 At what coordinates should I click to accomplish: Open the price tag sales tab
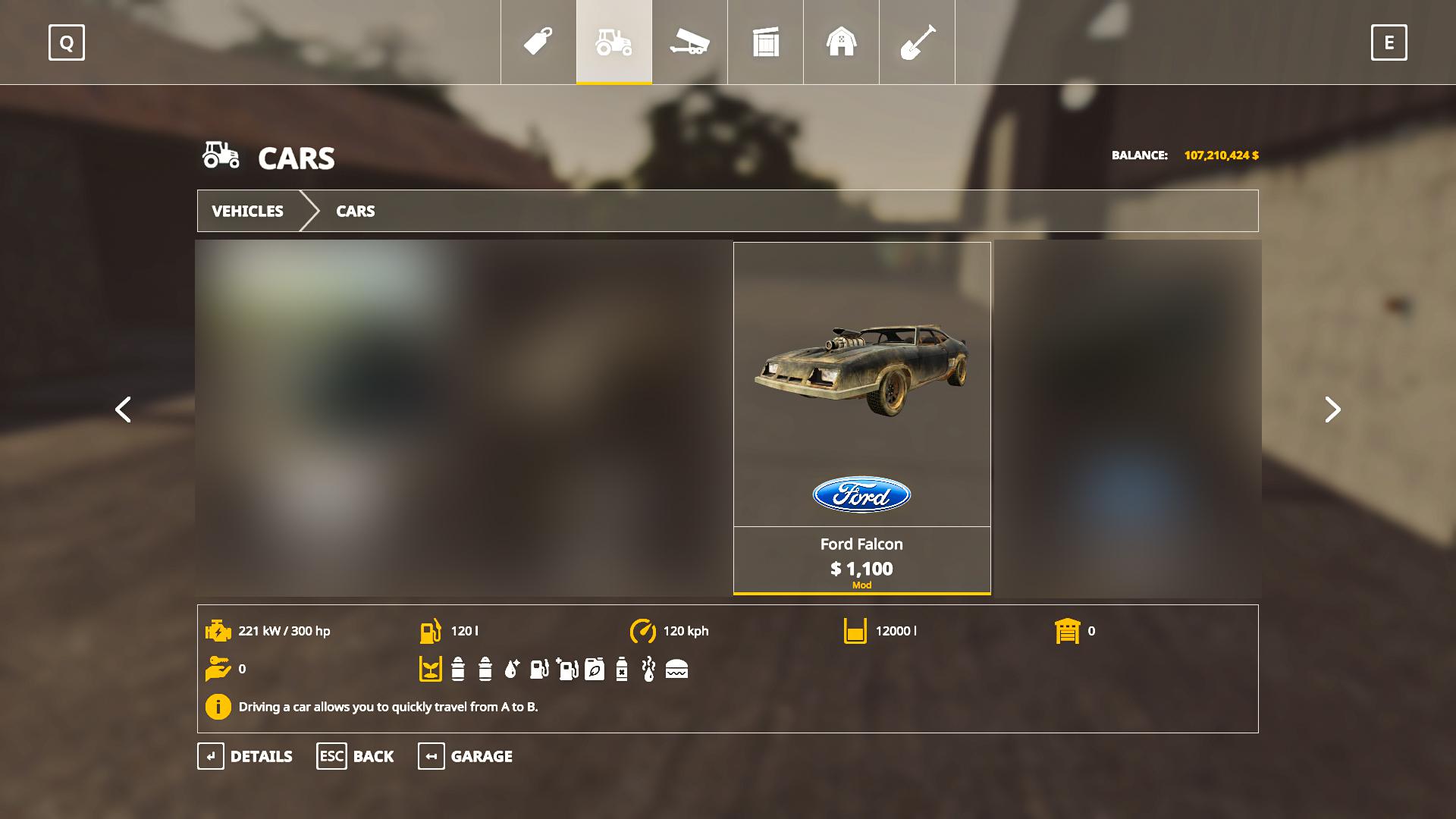coord(538,42)
